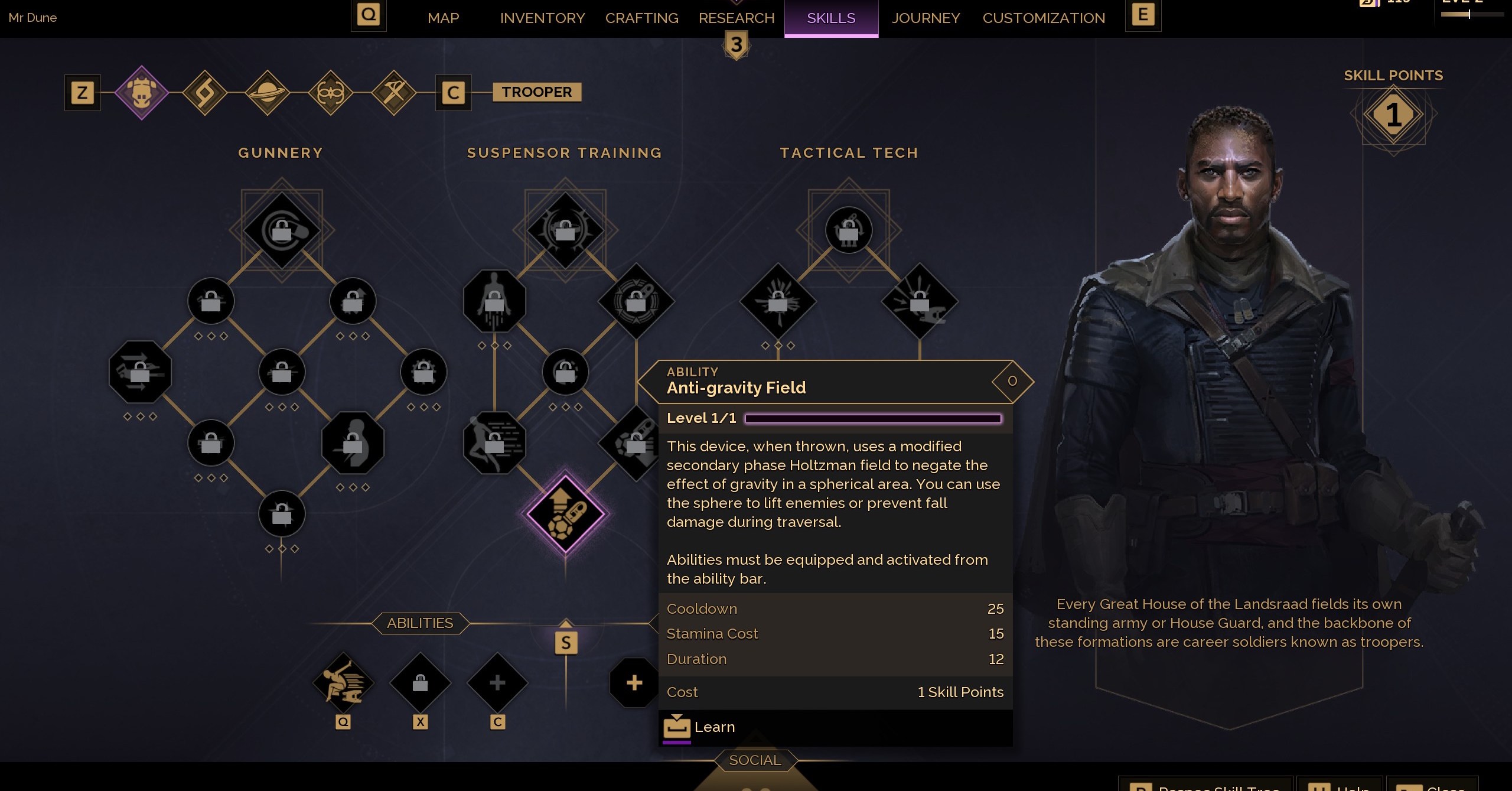Select the topmost locked Gunnery skill node
The width and height of the screenshot is (1512, 791).
click(x=282, y=230)
